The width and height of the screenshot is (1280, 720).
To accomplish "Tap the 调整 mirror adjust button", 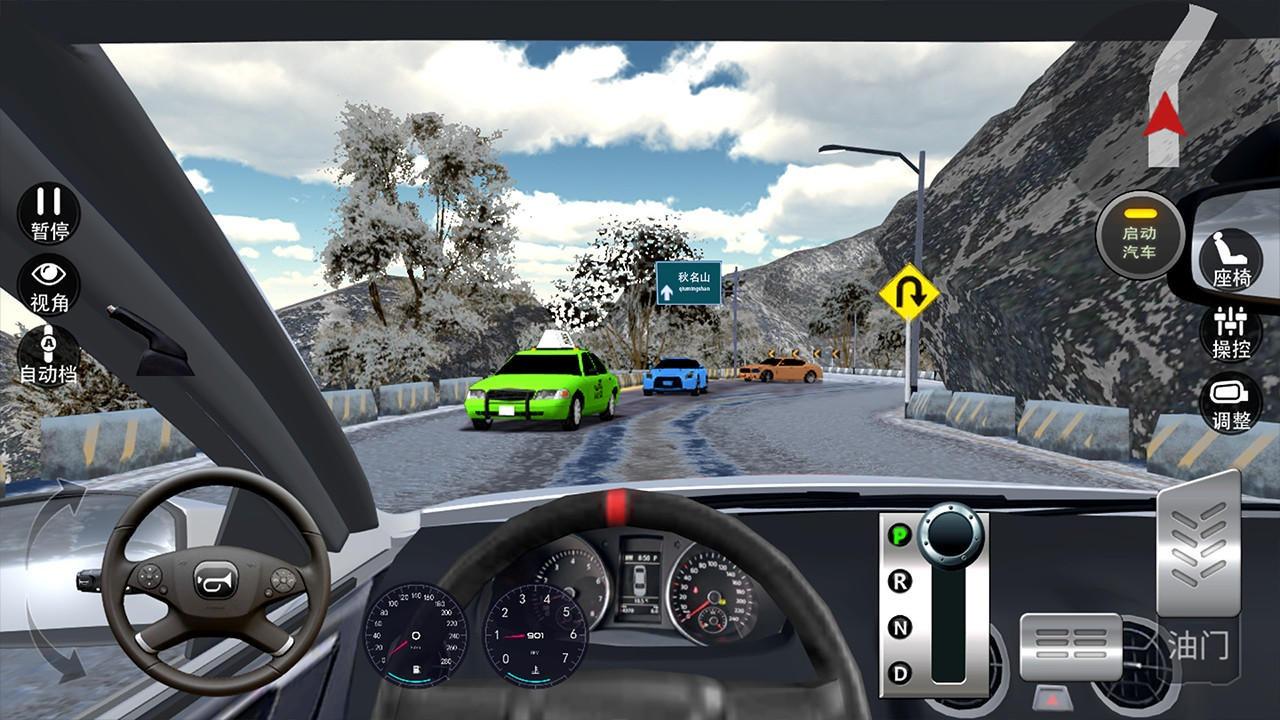I will tap(1231, 403).
